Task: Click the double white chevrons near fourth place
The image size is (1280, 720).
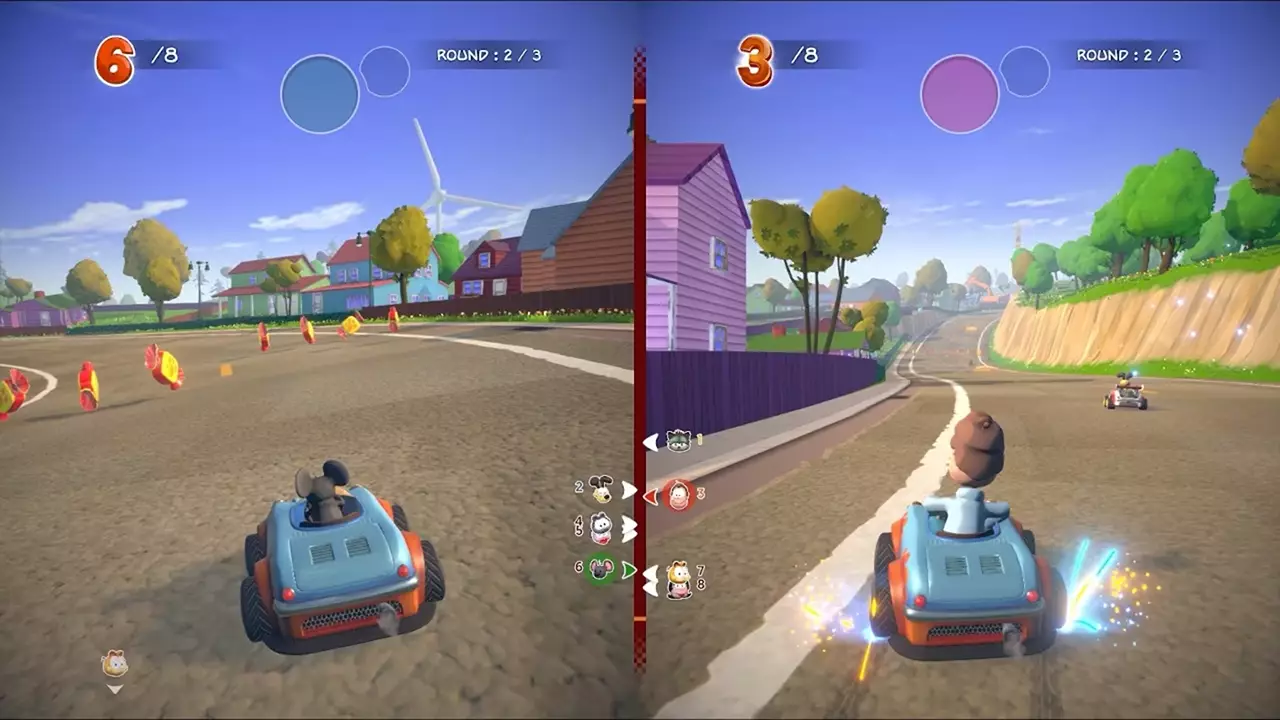Action: point(630,528)
